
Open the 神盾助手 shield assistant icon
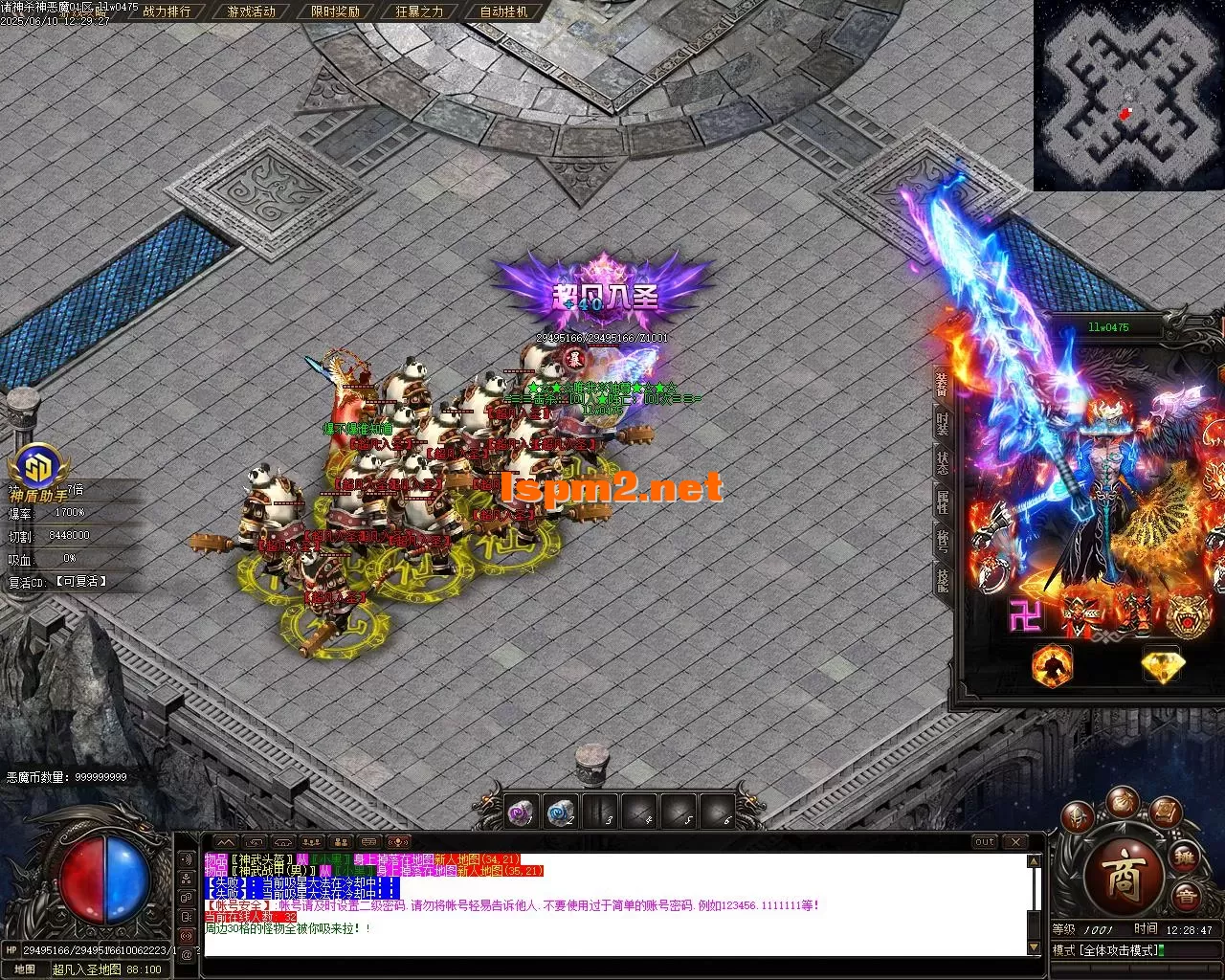click(x=39, y=468)
